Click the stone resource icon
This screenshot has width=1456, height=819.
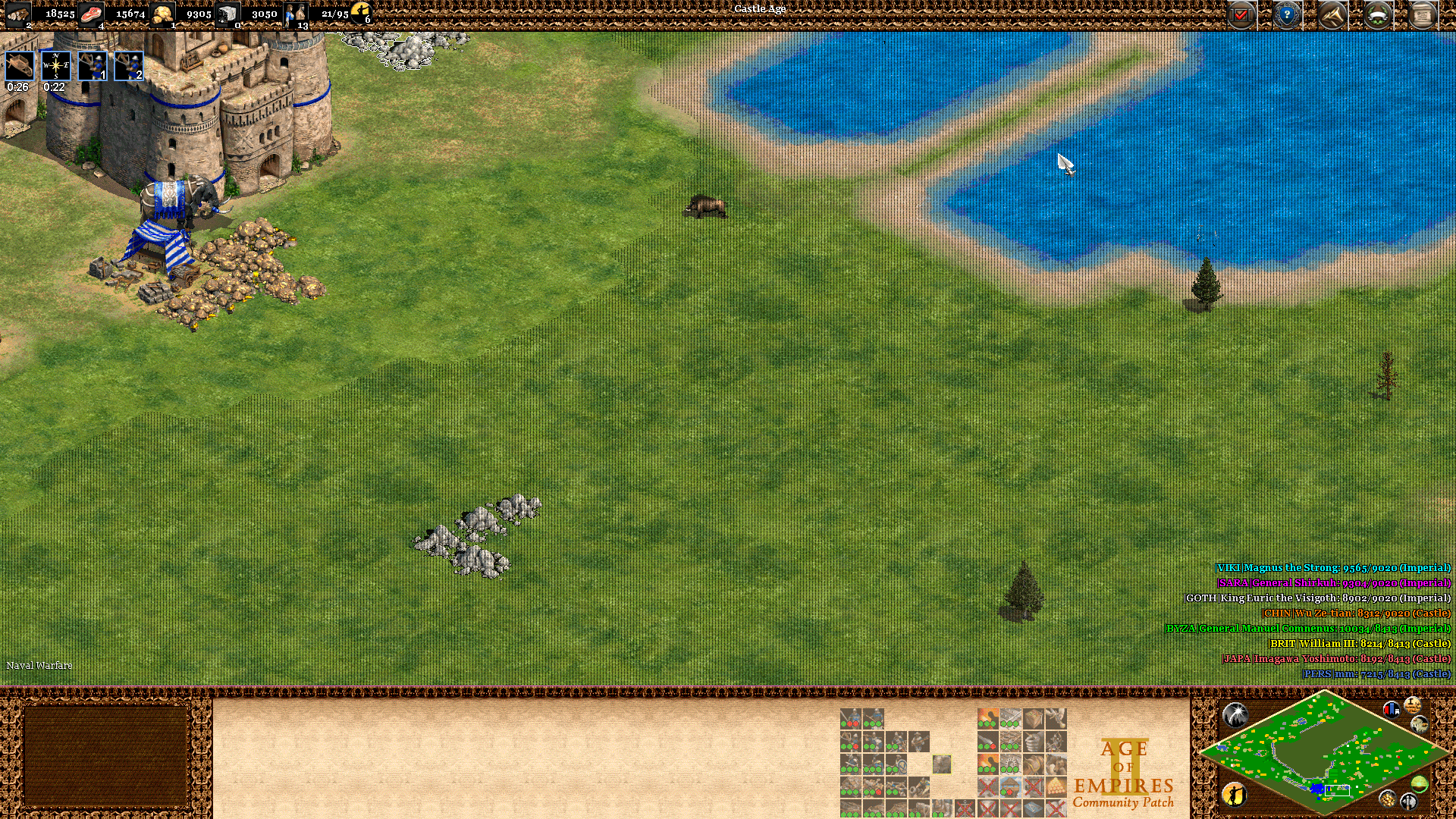(227, 14)
